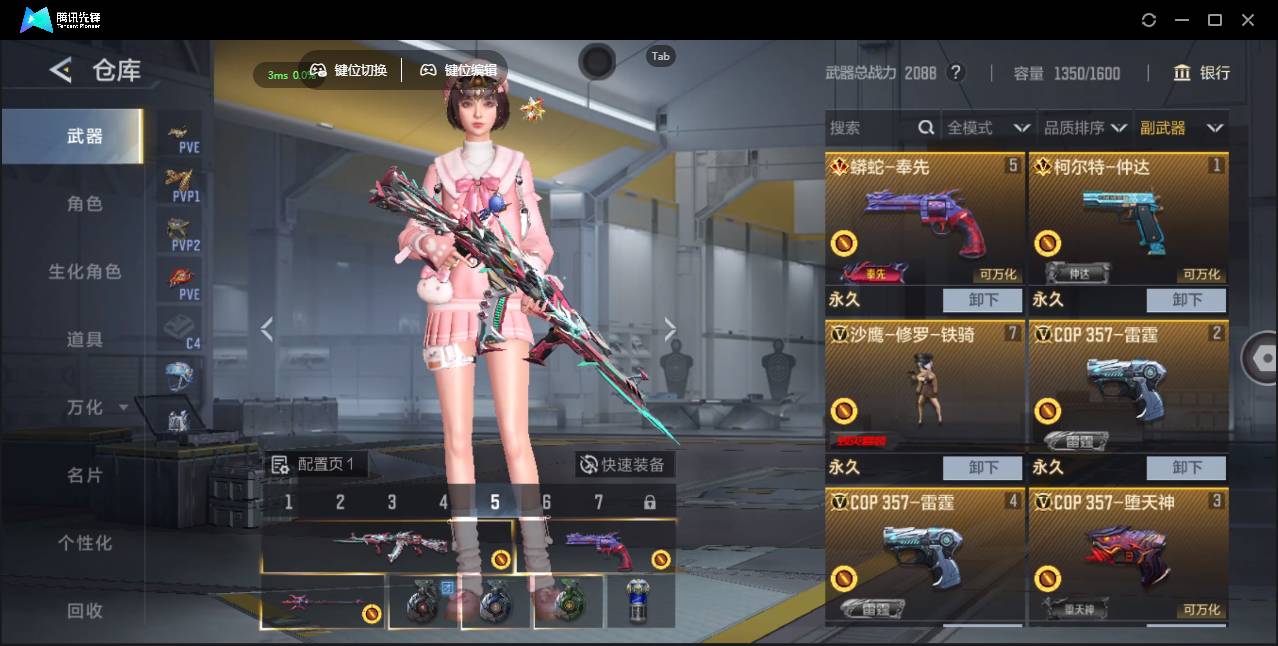1278x646 pixels.
Task: Maximize the Tencent emulator window
Action: pyautogui.click(x=1215, y=20)
